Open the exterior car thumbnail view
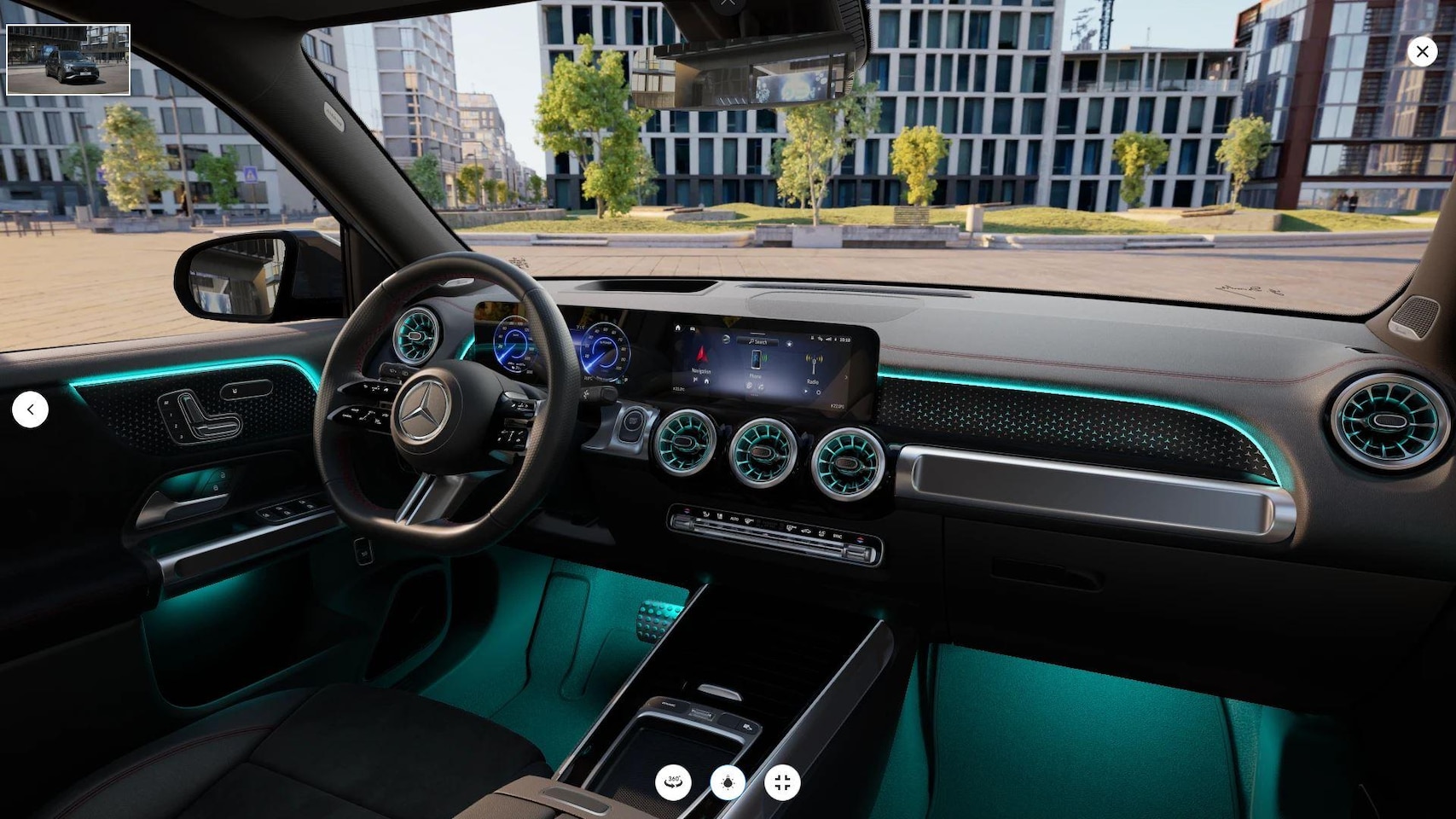The height and width of the screenshot is (819, 1456). click(68, 59)
